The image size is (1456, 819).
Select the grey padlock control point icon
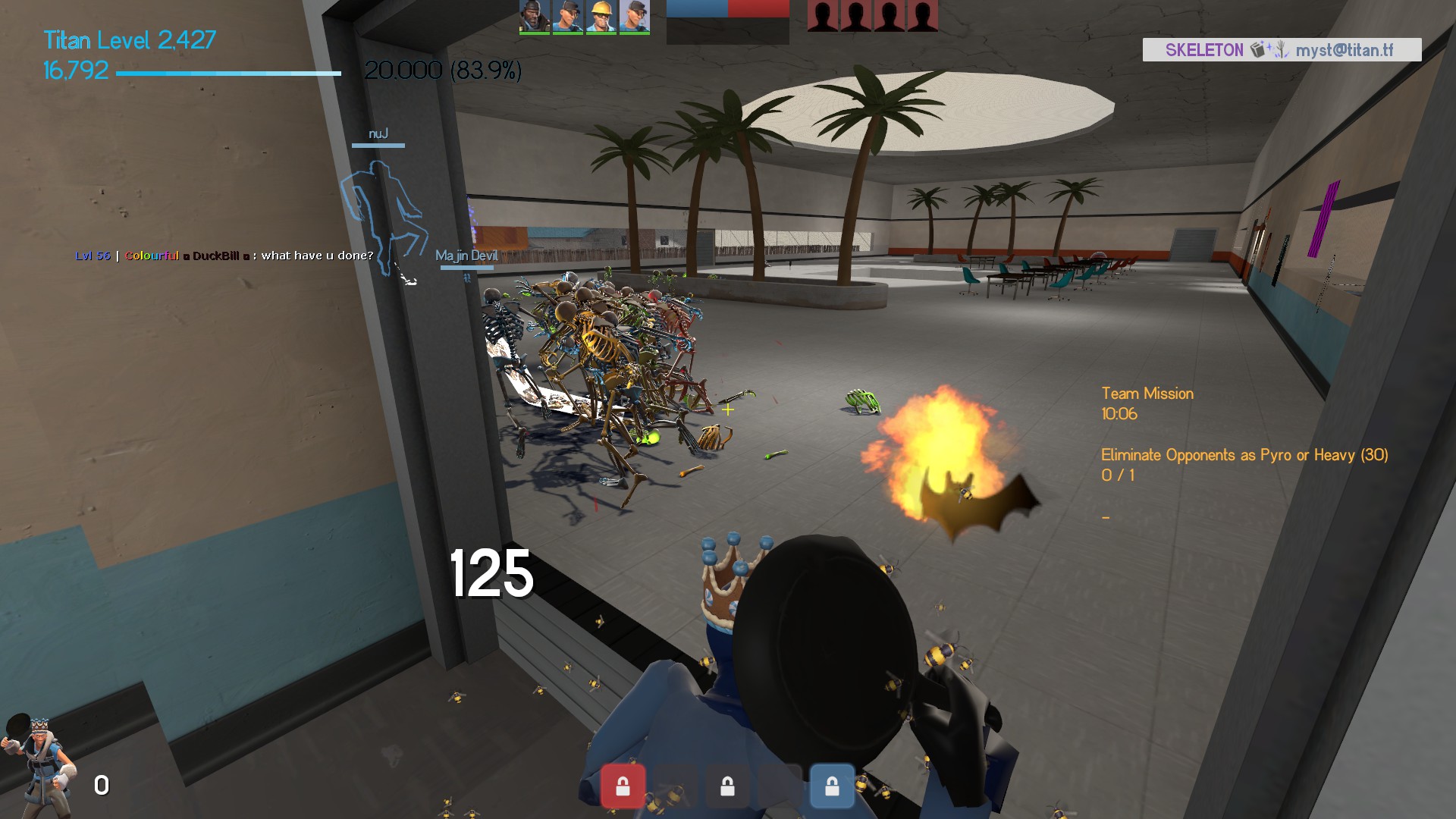pyautogui.click(x=727, y=786)
